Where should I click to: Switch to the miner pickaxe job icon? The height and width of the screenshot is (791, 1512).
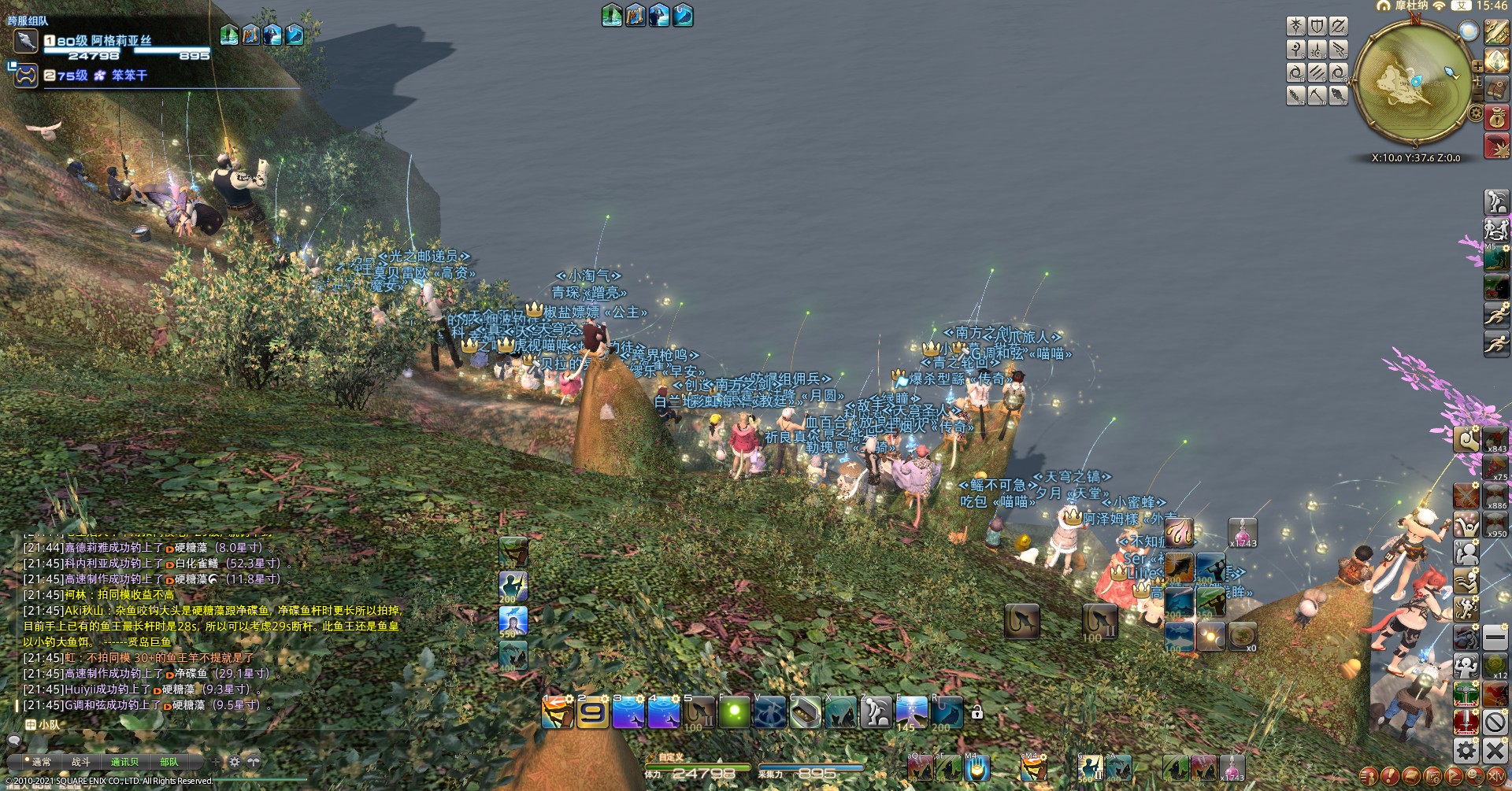pyautogui.click(x=1317, y=96)
